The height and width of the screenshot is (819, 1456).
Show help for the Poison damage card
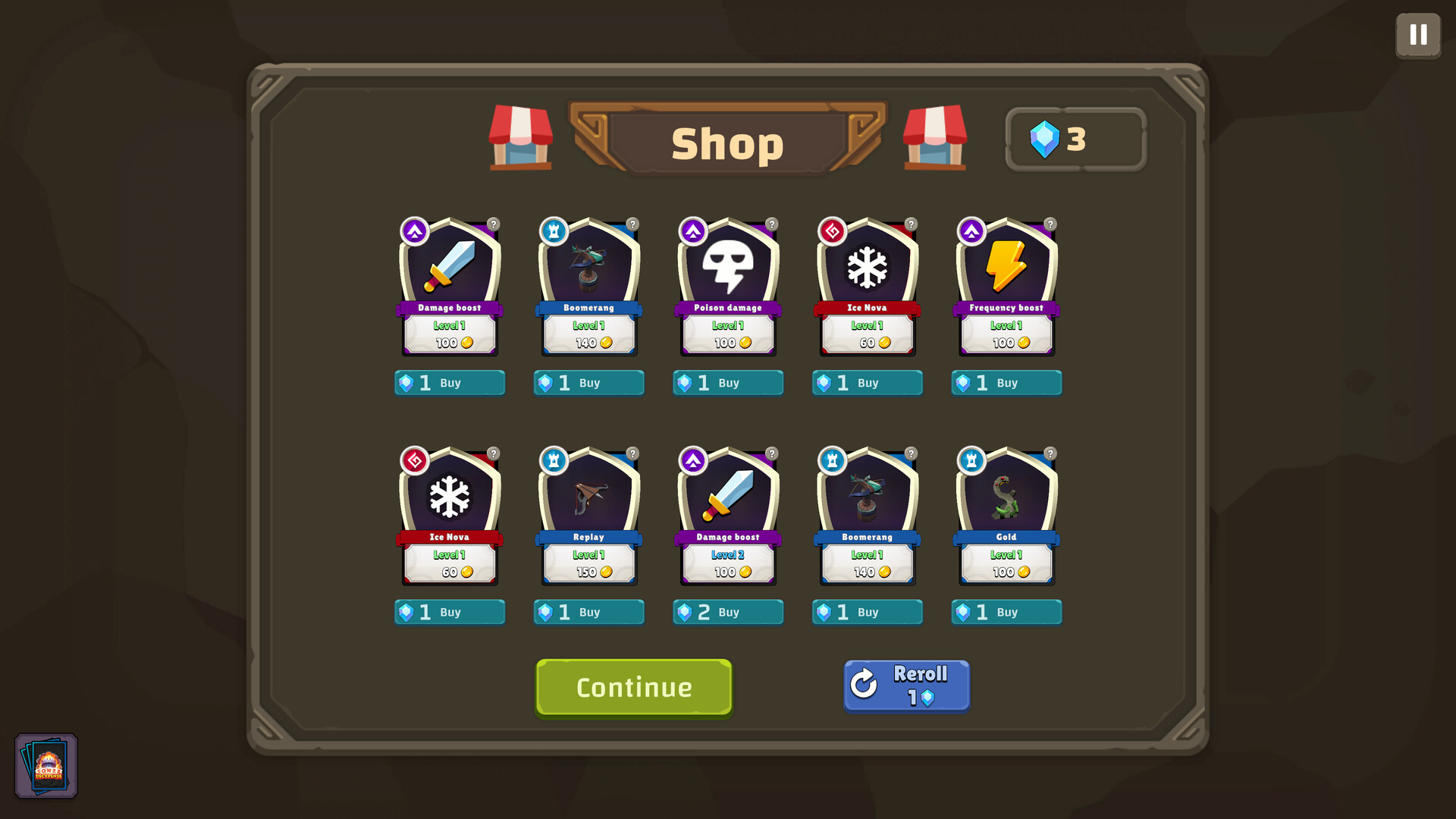(x=772, y=224)
